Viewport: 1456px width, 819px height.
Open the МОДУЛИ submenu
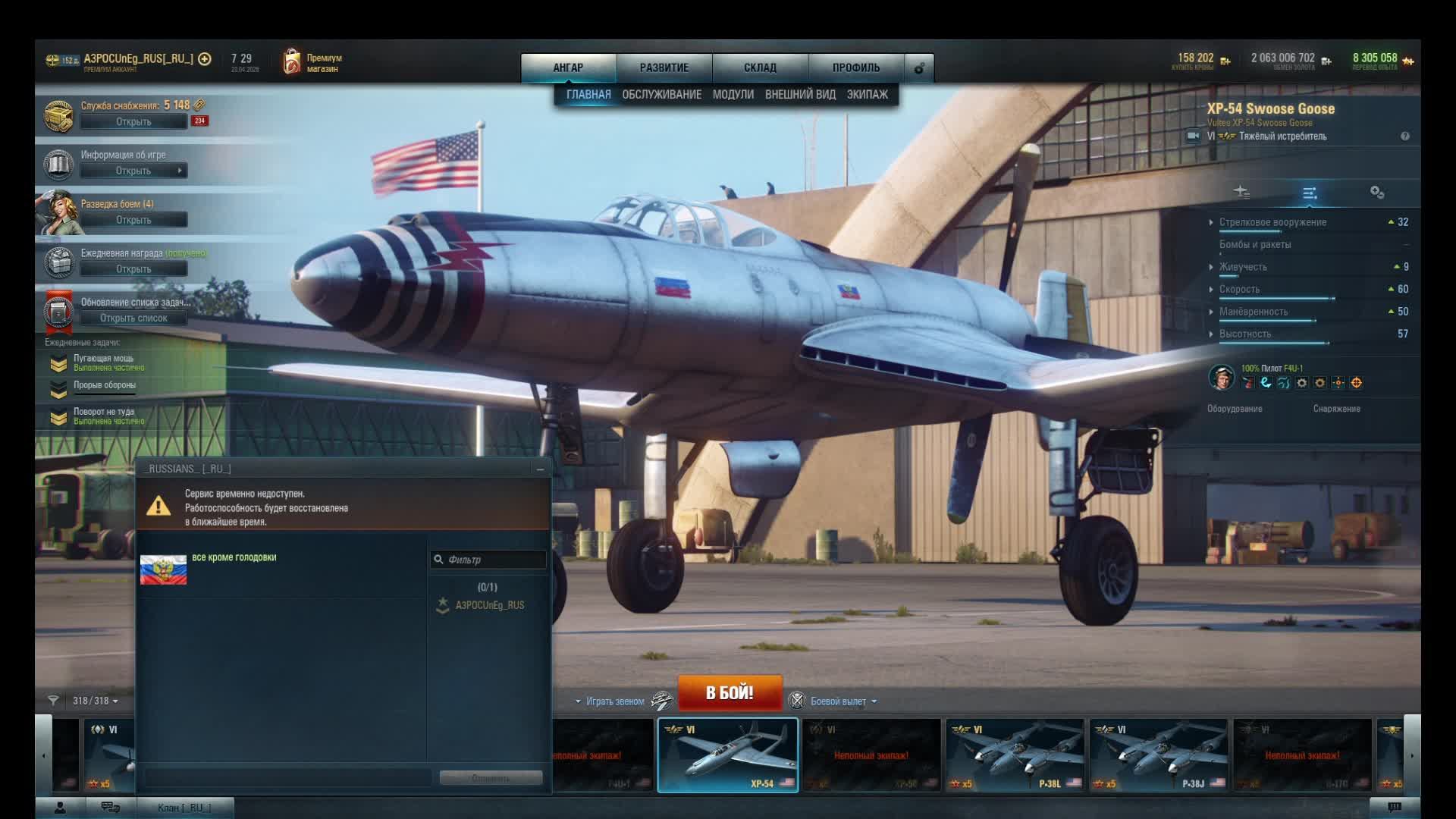pyautogui.click(x=733, y=94)
